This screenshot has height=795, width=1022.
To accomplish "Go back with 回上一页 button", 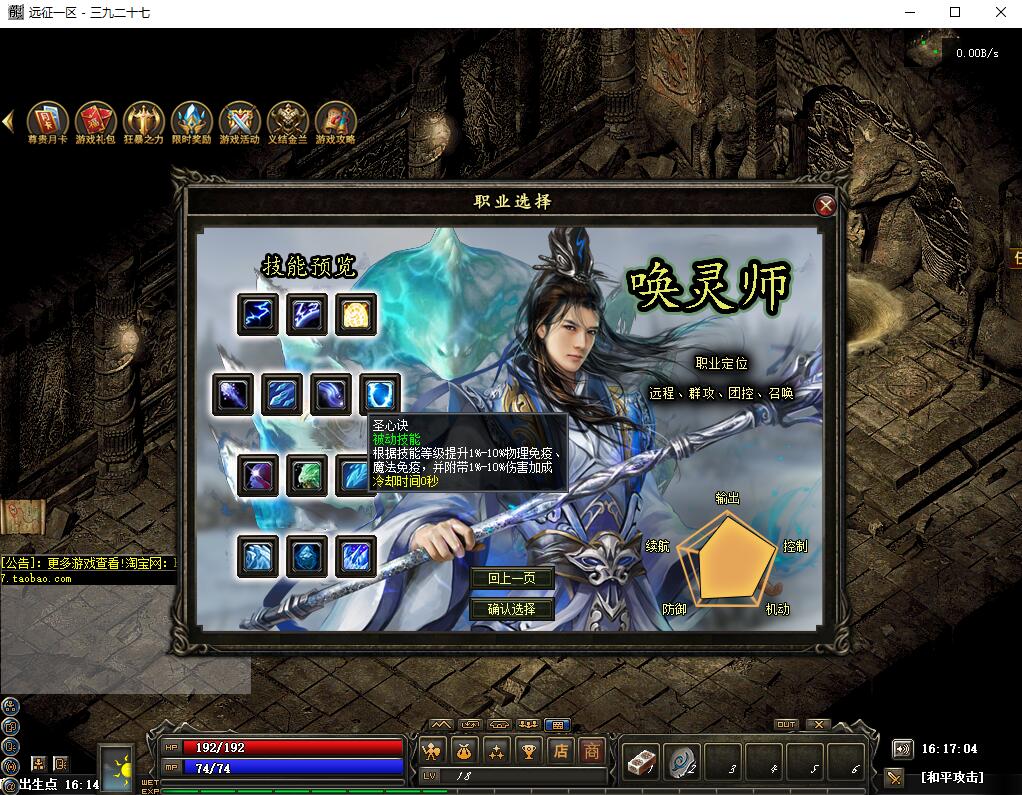I will (512, 579).
